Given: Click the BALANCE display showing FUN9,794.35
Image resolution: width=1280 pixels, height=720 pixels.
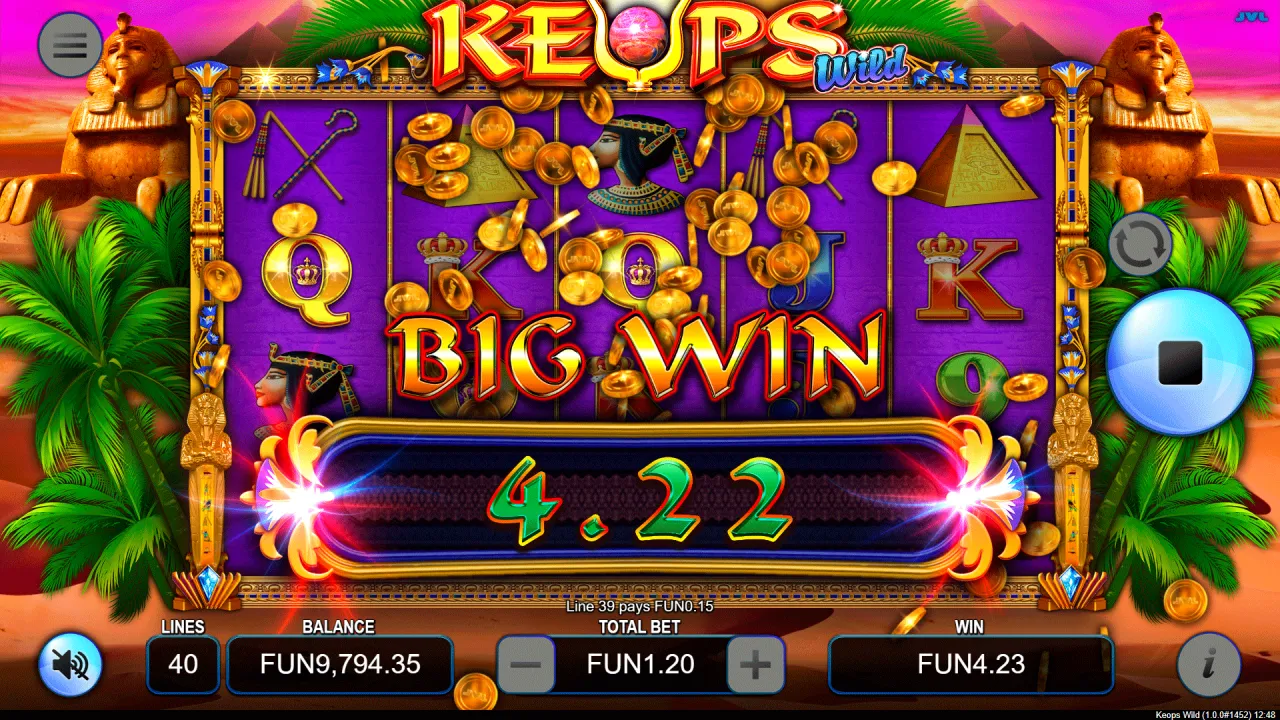Looking at the screenshot, I should (x=340, y=664).
